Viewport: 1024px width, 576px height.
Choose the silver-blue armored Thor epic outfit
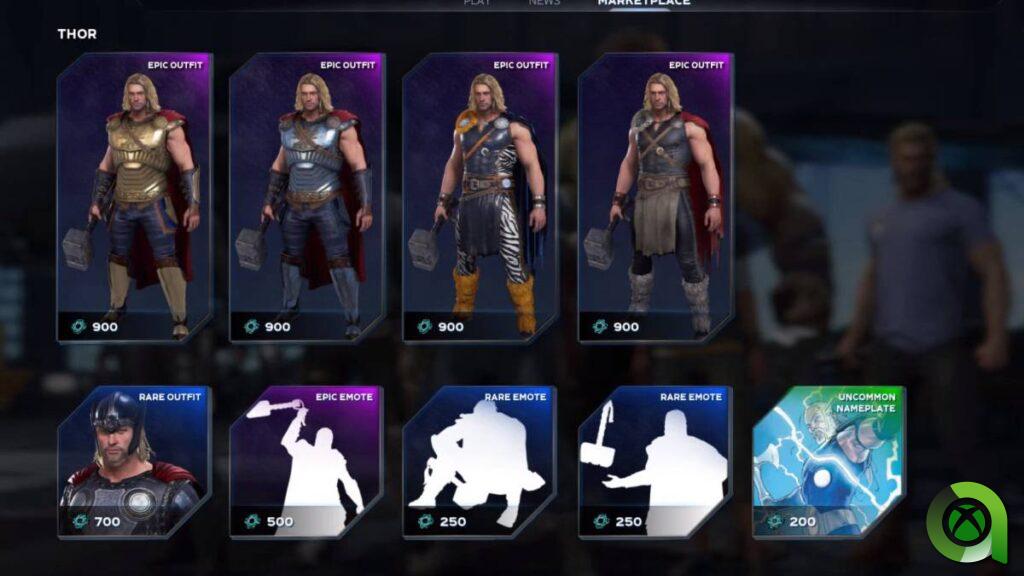[x=307, y=198]
